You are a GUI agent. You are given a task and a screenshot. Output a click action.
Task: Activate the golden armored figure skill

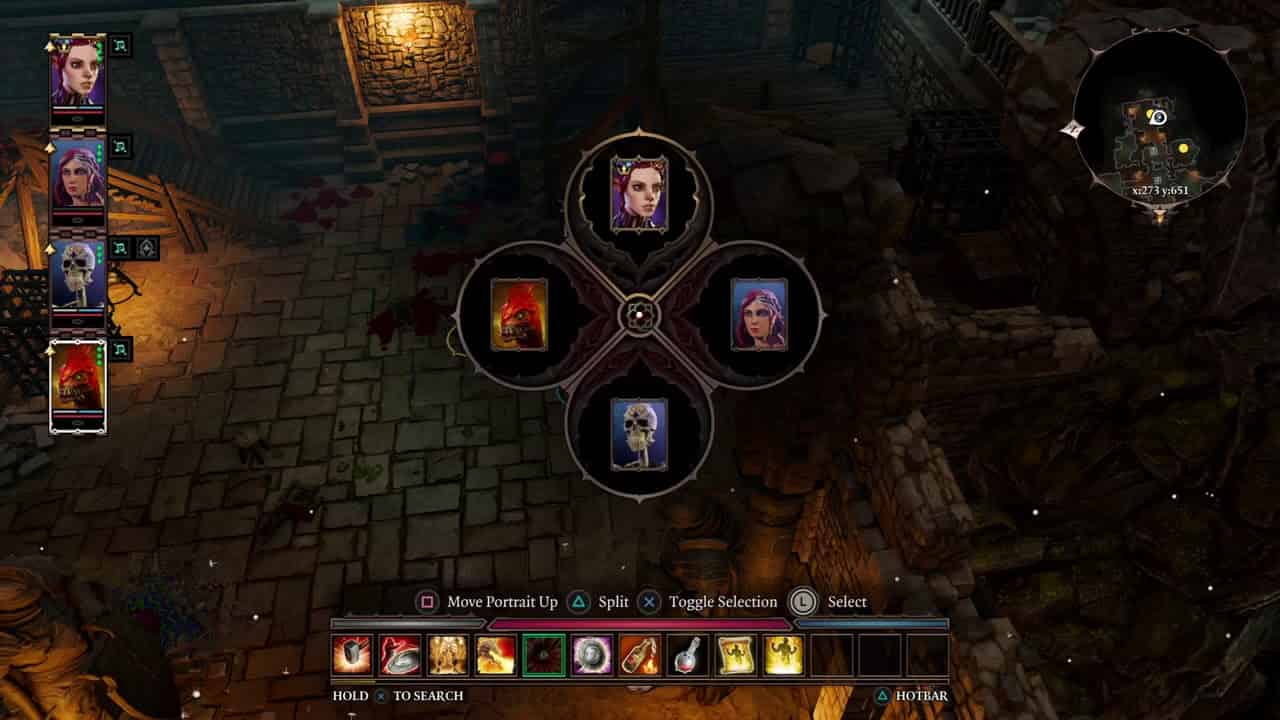coord(448,655)
